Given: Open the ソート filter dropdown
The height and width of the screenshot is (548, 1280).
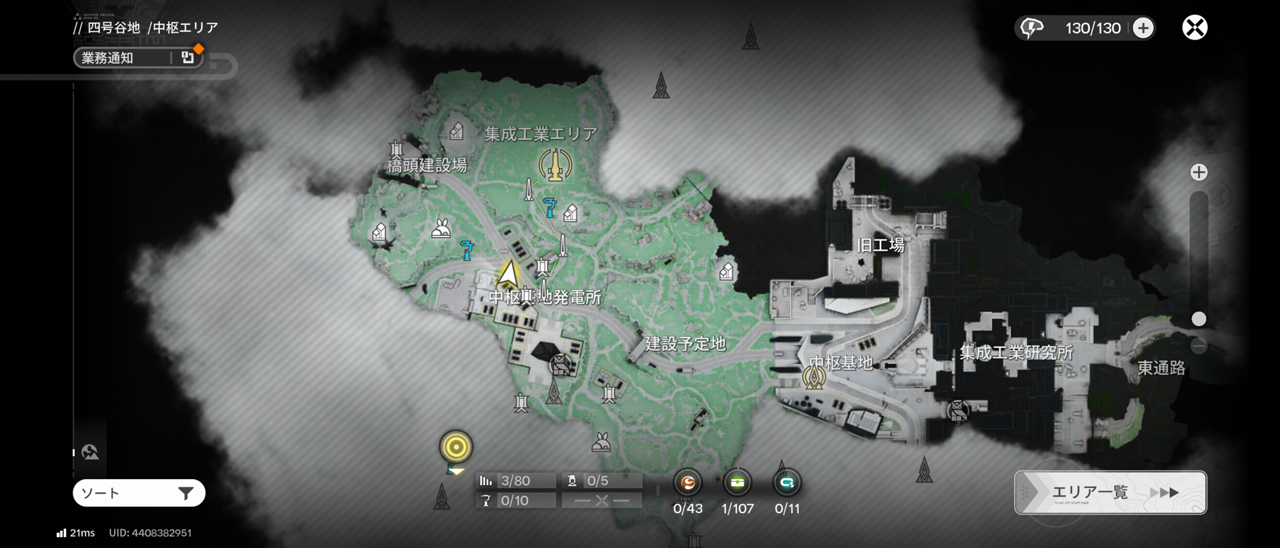Looking at the screenshot, I should [x=139, y=493].
